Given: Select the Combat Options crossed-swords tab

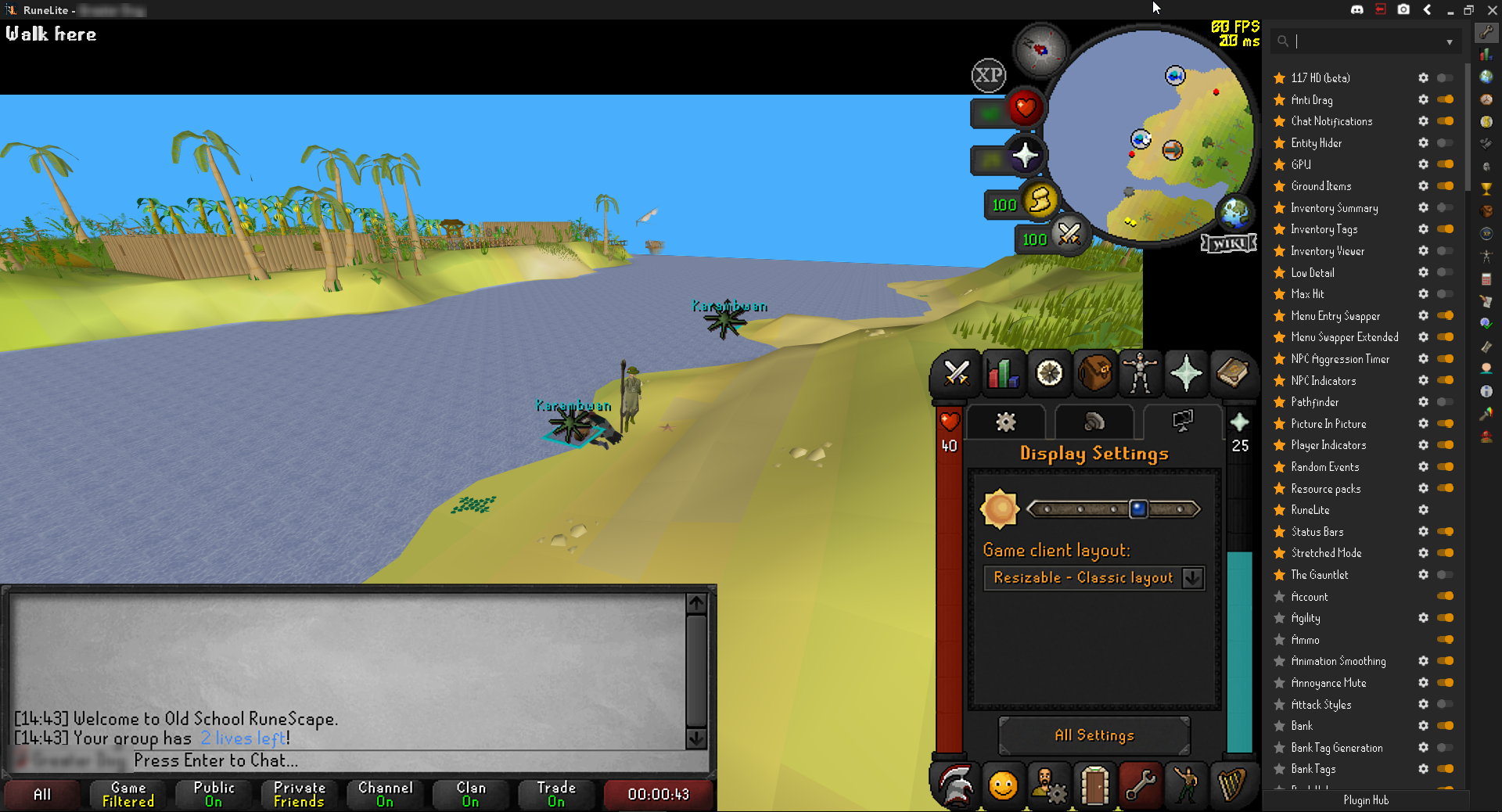Looking at the screenshot, I should coord(956,374).
